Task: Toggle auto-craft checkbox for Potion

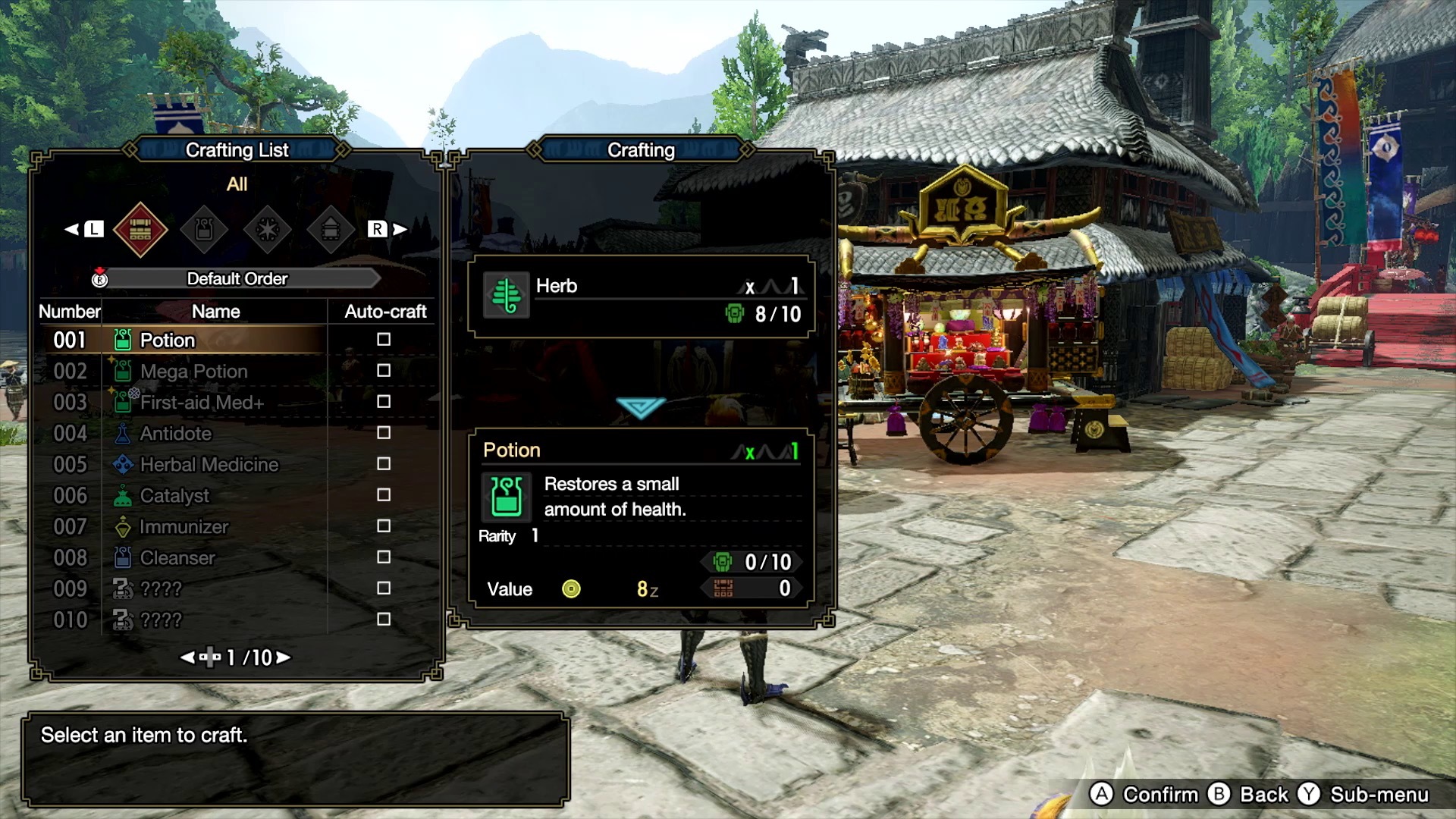Action: click(384, 340)
